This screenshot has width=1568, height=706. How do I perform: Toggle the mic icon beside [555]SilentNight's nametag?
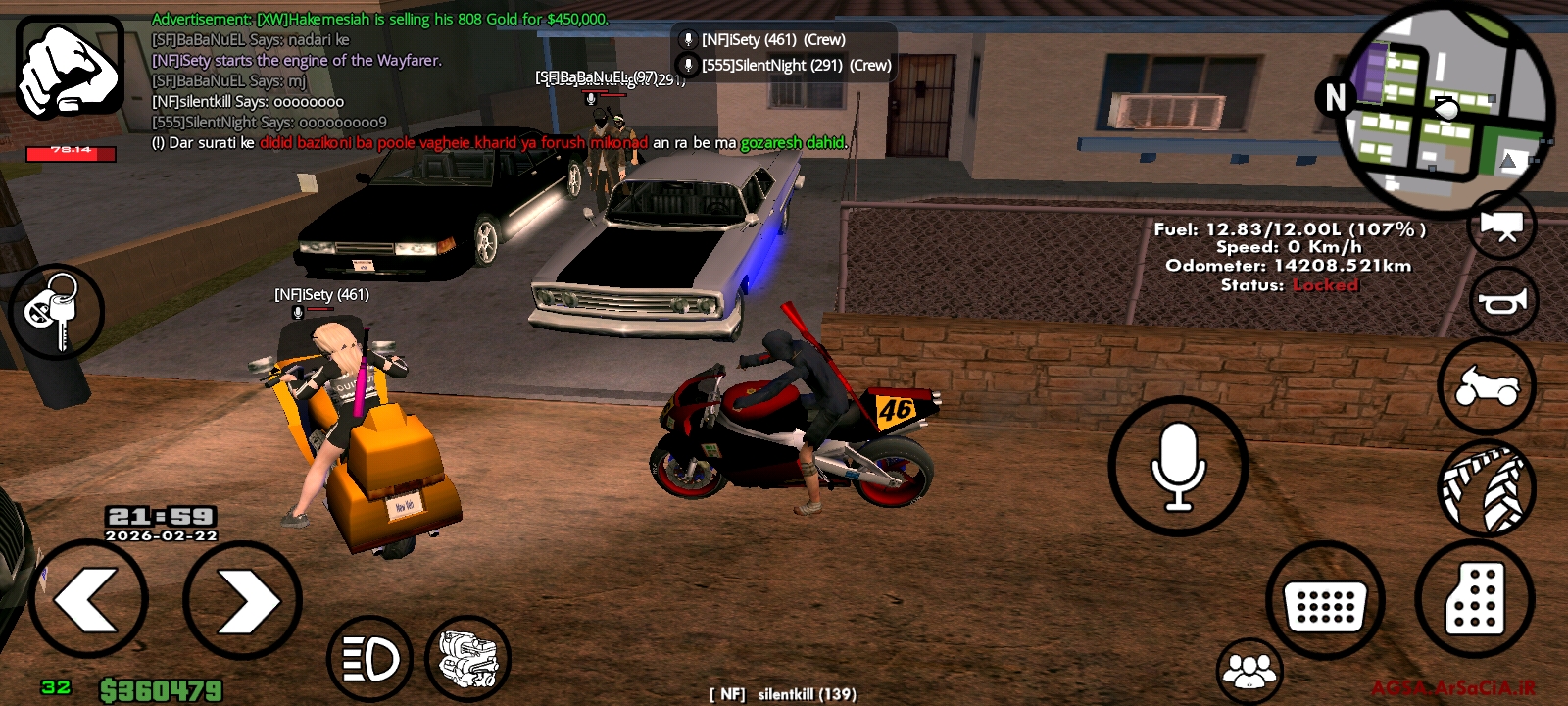pos(686,65)
